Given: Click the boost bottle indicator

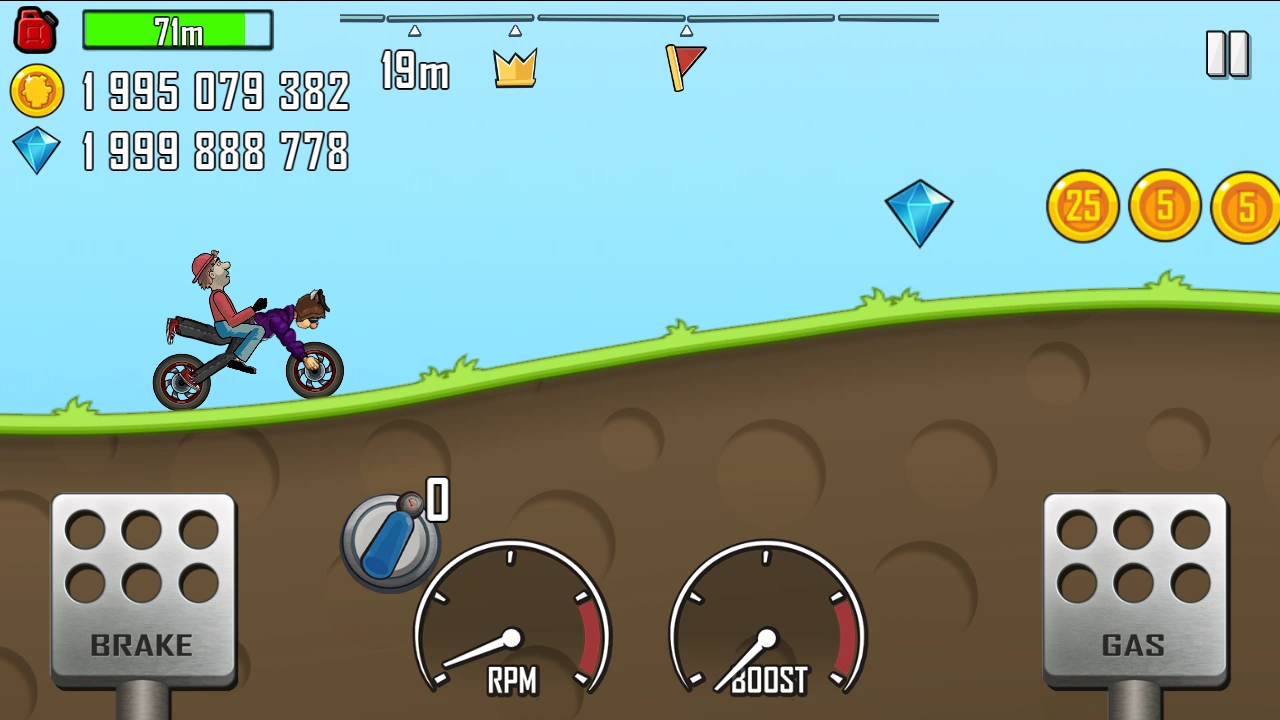Looking at the screenshot, I should (390, 540).
